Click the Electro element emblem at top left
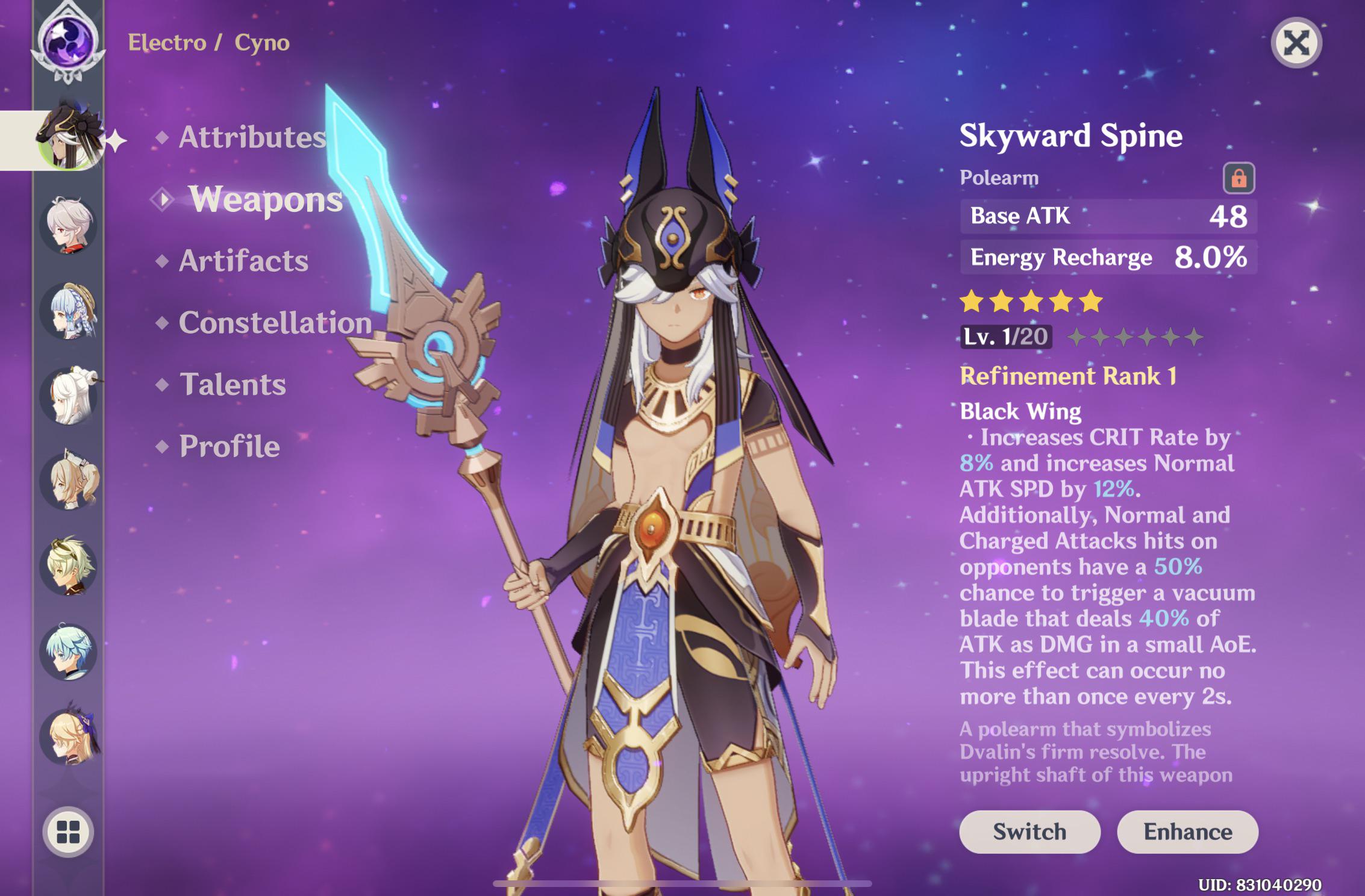This screenshot has width=1365, height=896. 68,42
